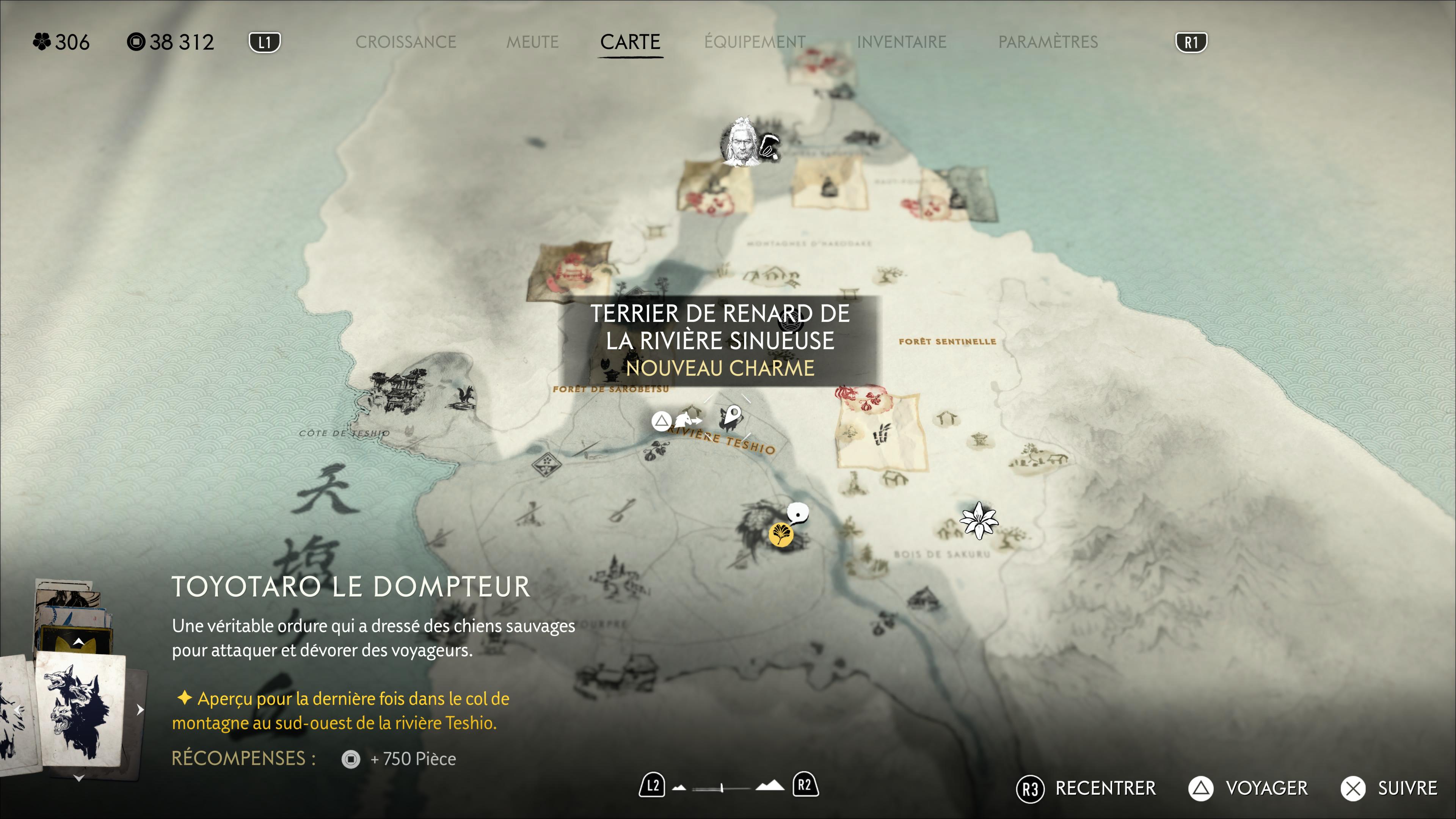1456x819 pixels.
Task: Select the white-haired man portrait marker
Action: 741,143
